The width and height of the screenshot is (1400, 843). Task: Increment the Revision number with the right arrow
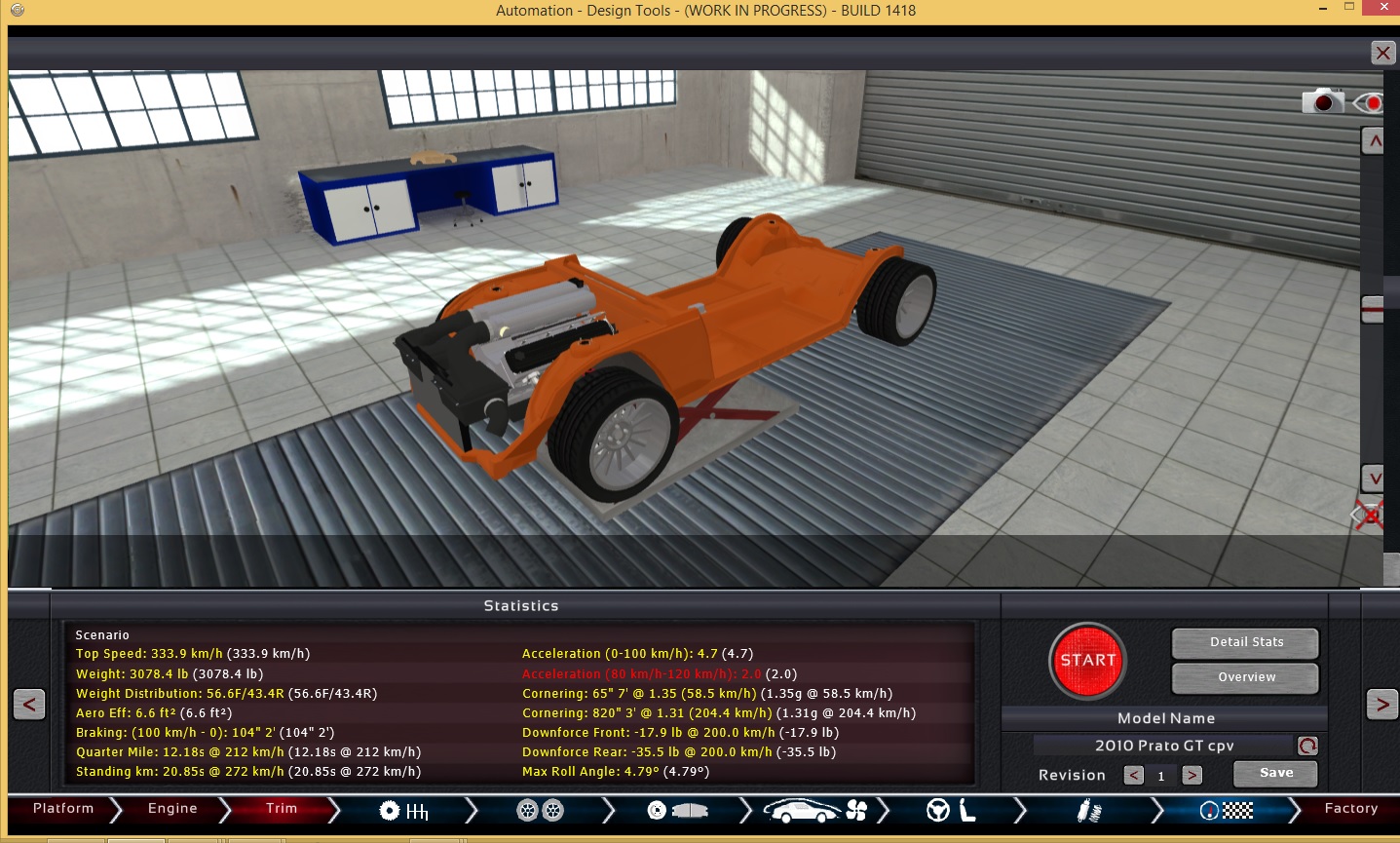(x=1193, y=775)
